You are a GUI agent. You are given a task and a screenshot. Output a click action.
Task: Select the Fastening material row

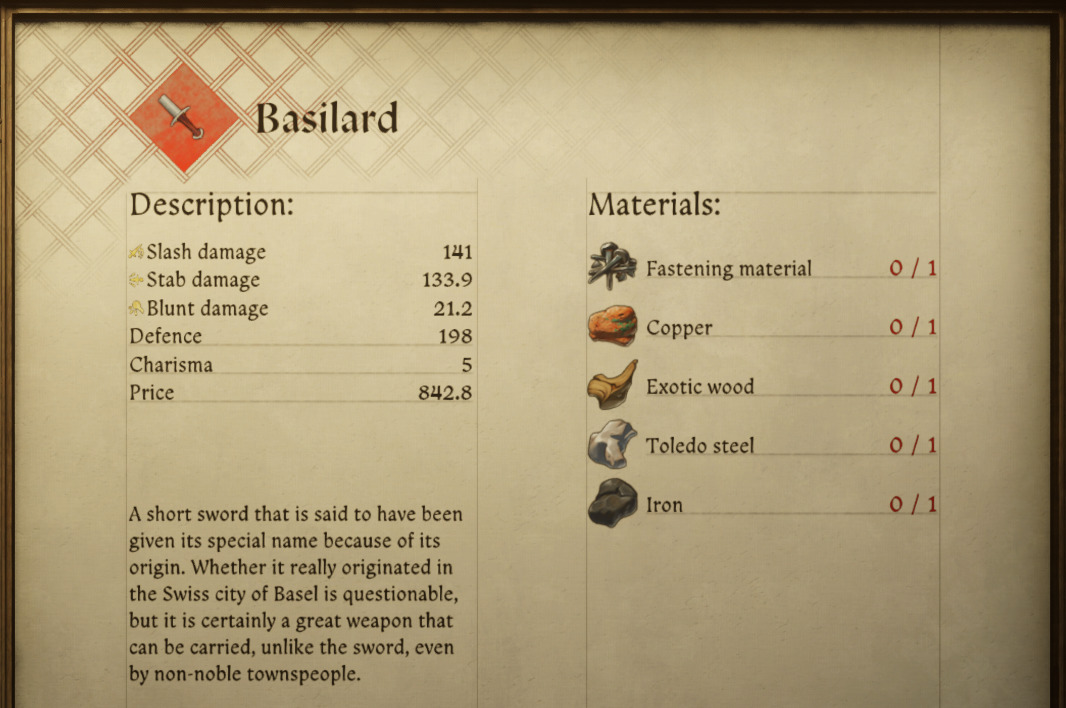[x=728, y=268]
